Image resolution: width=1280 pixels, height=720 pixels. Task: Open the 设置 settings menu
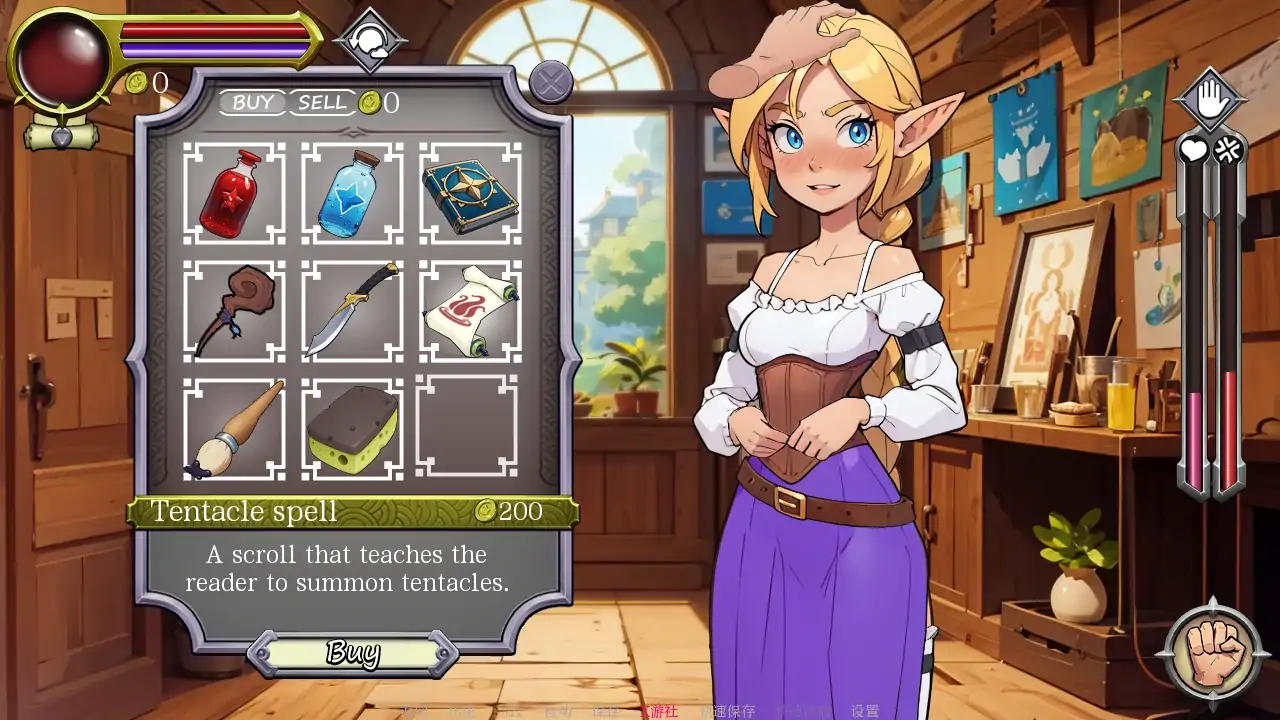865,711
